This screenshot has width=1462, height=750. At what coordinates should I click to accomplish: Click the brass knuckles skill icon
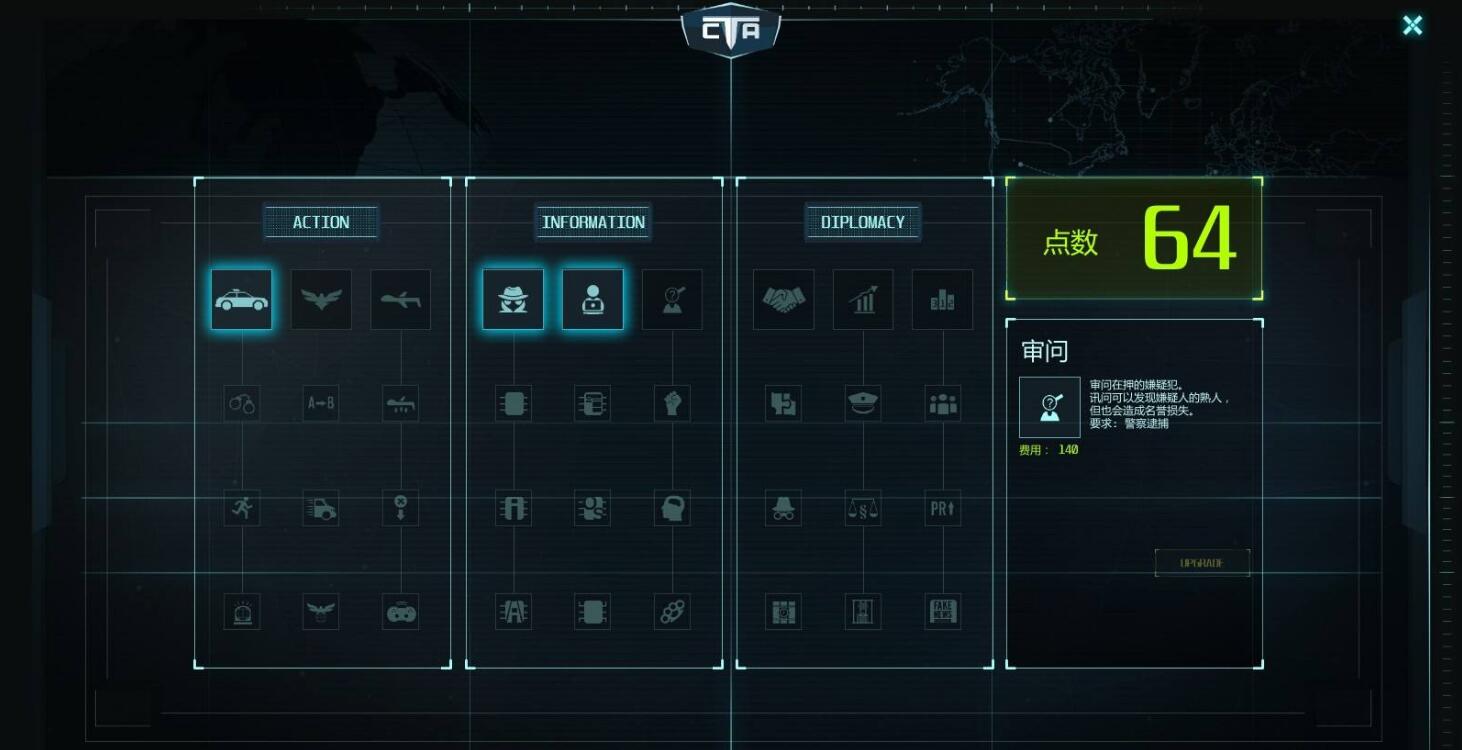pyautogui.click(x=671, y=611)
